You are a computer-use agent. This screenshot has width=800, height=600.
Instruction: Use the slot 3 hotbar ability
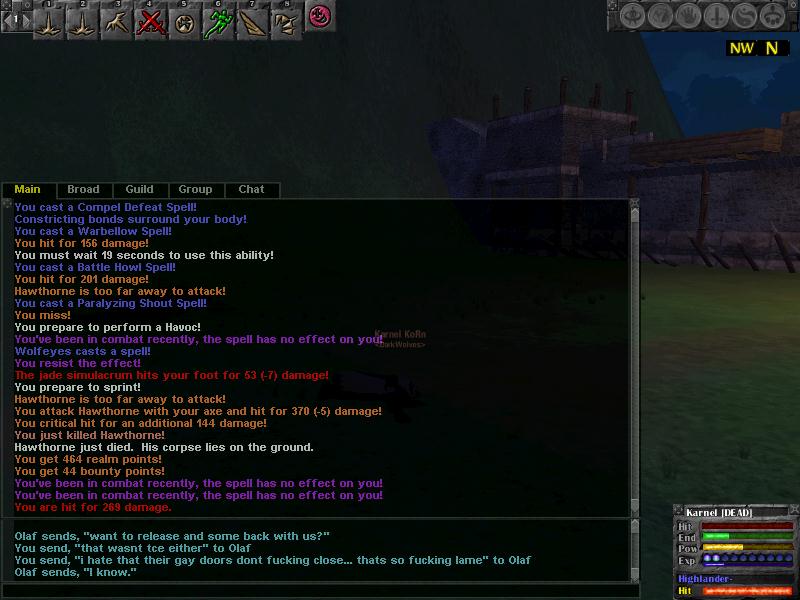pos(117,21)
